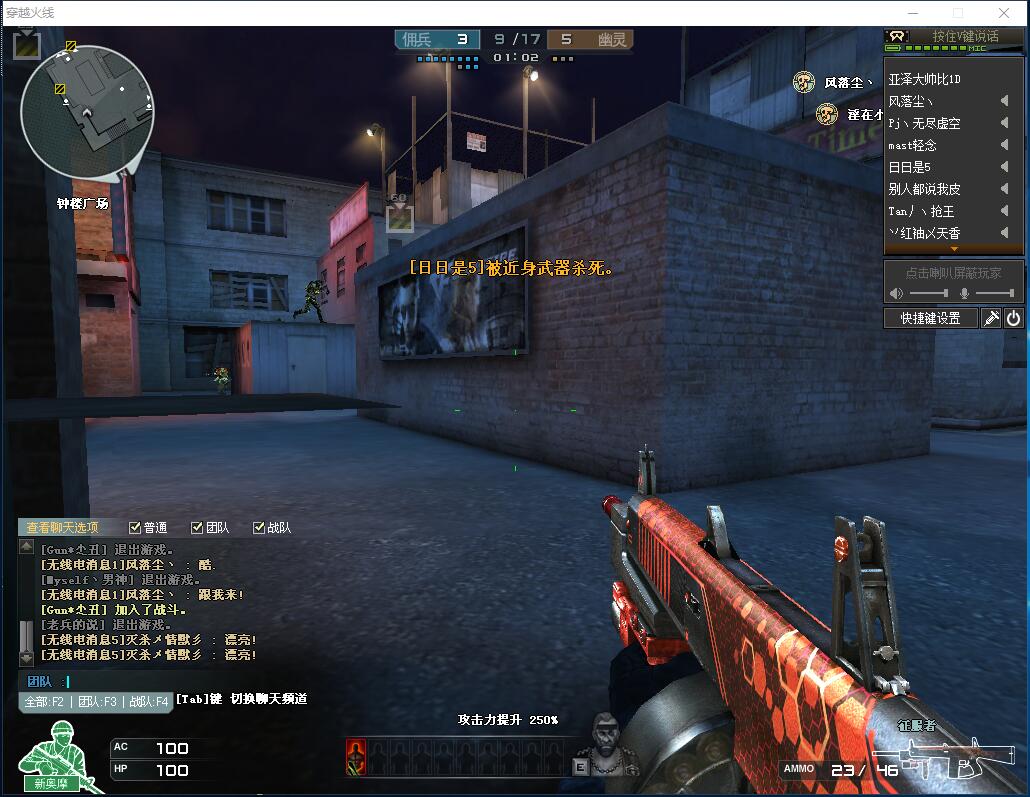Open 查看聊天选项 chat options
This screenshot has width=1030, height=797.
coord(62,527)
